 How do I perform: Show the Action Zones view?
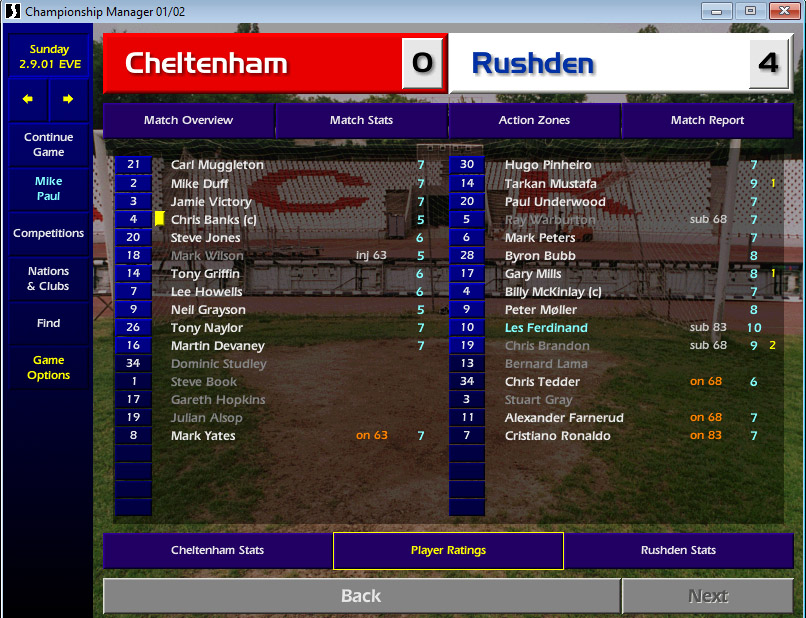click(x=534, y=120)
